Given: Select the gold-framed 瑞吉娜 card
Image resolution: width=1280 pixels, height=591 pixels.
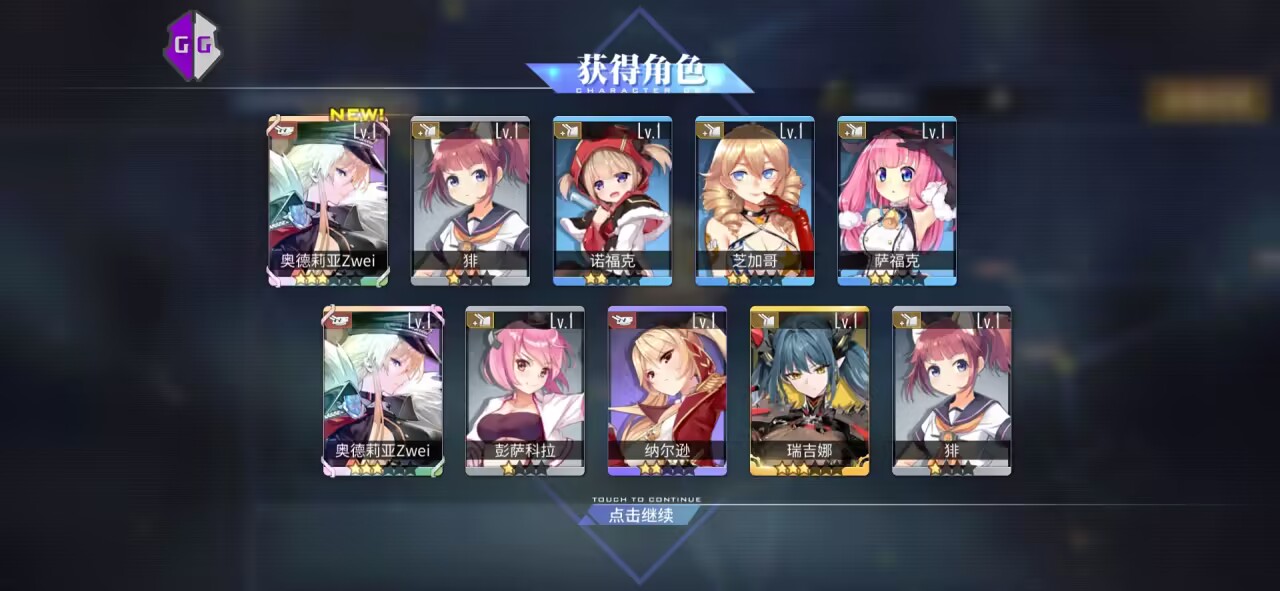Looking at the screenshot, I should click(x=809, y=390).
